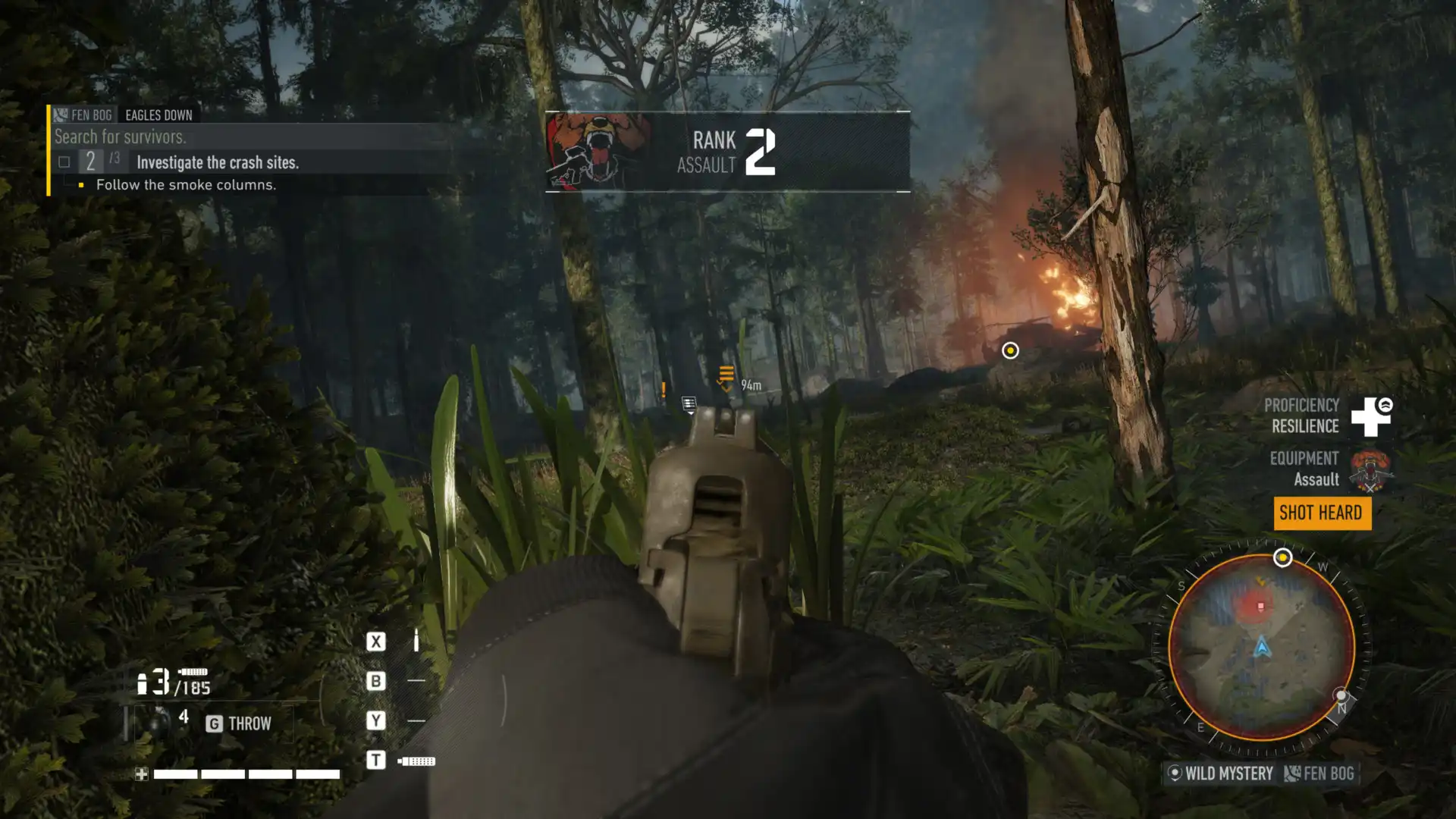The height and width of the screenshot is (819, 1456).
Task: Click the Eagles Down mission title
Action: [x=158, y=115]
